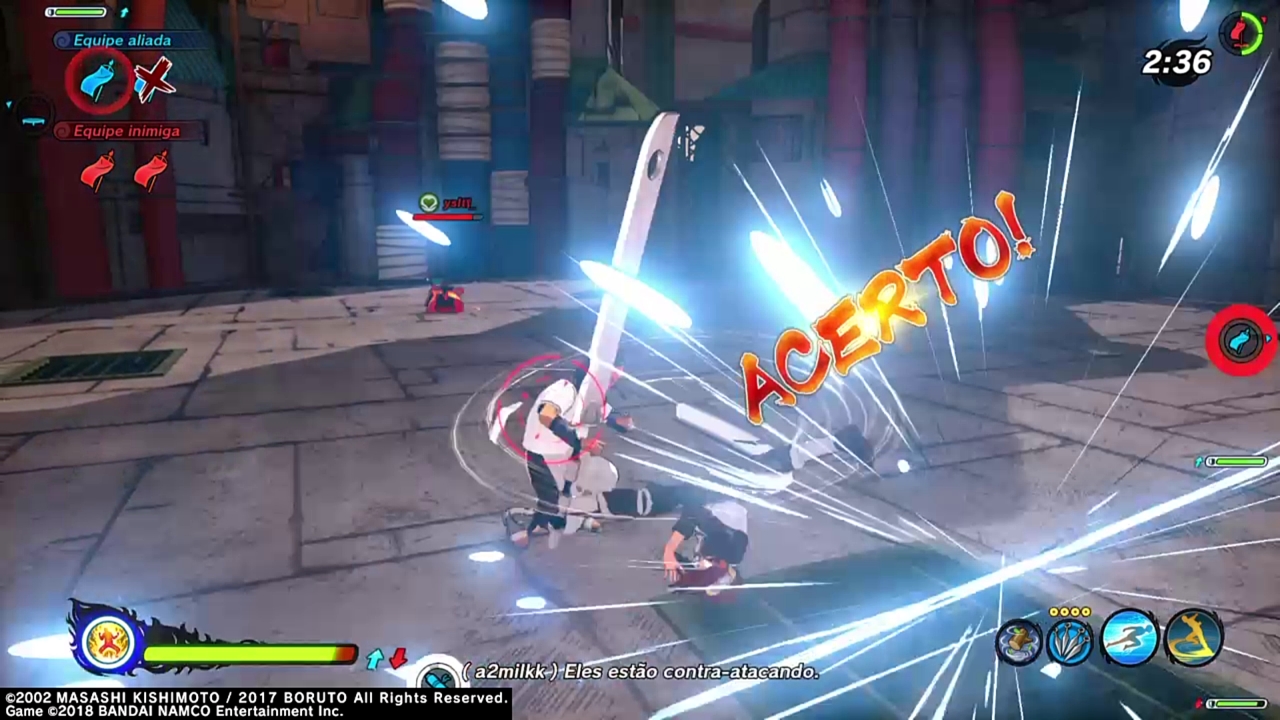Expand the chat bubble beside a2milkk's message
Screen dimensions: 1280x720
(437, 675)
